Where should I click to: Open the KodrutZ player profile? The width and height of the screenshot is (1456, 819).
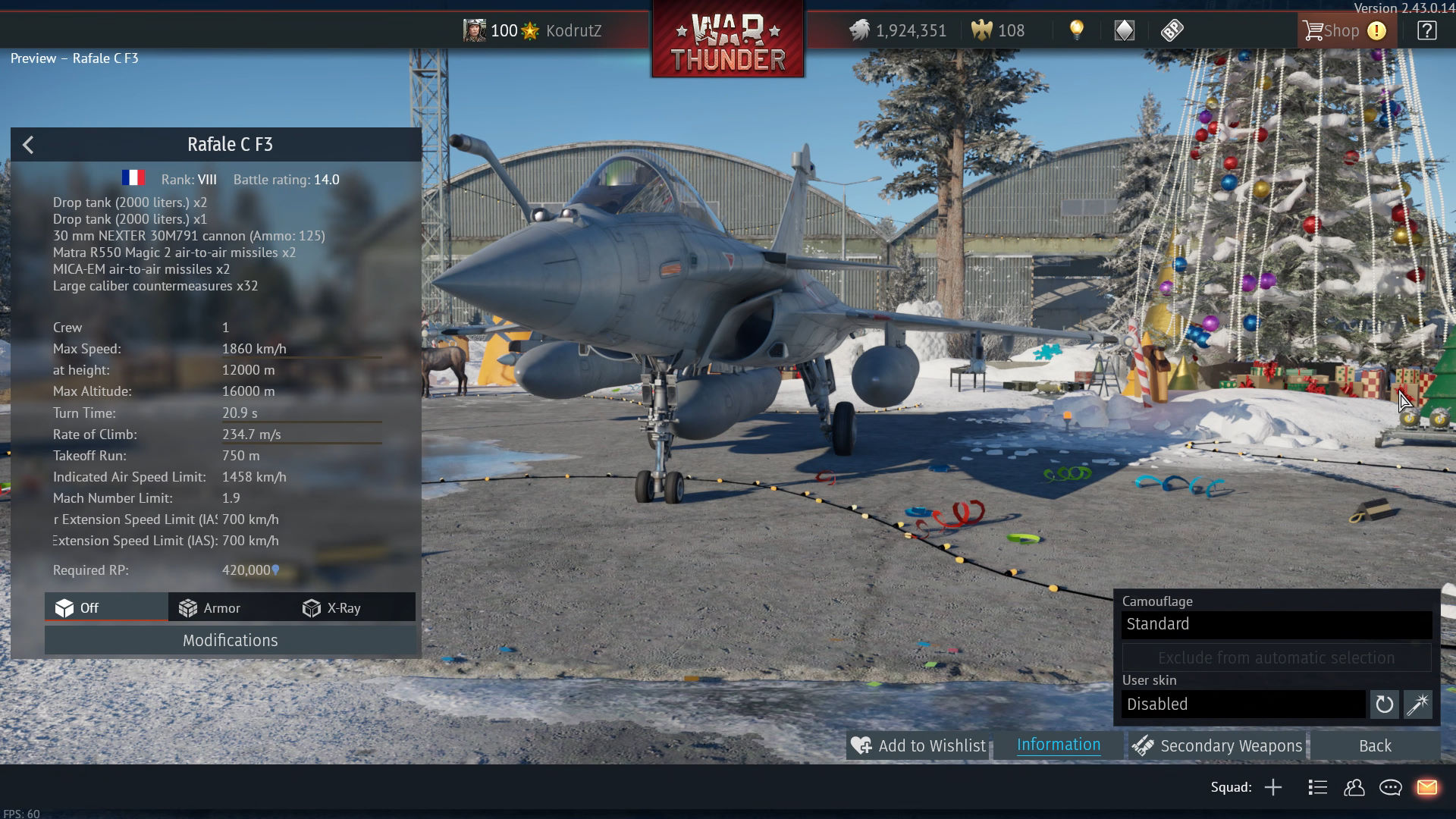pos(573,31)
